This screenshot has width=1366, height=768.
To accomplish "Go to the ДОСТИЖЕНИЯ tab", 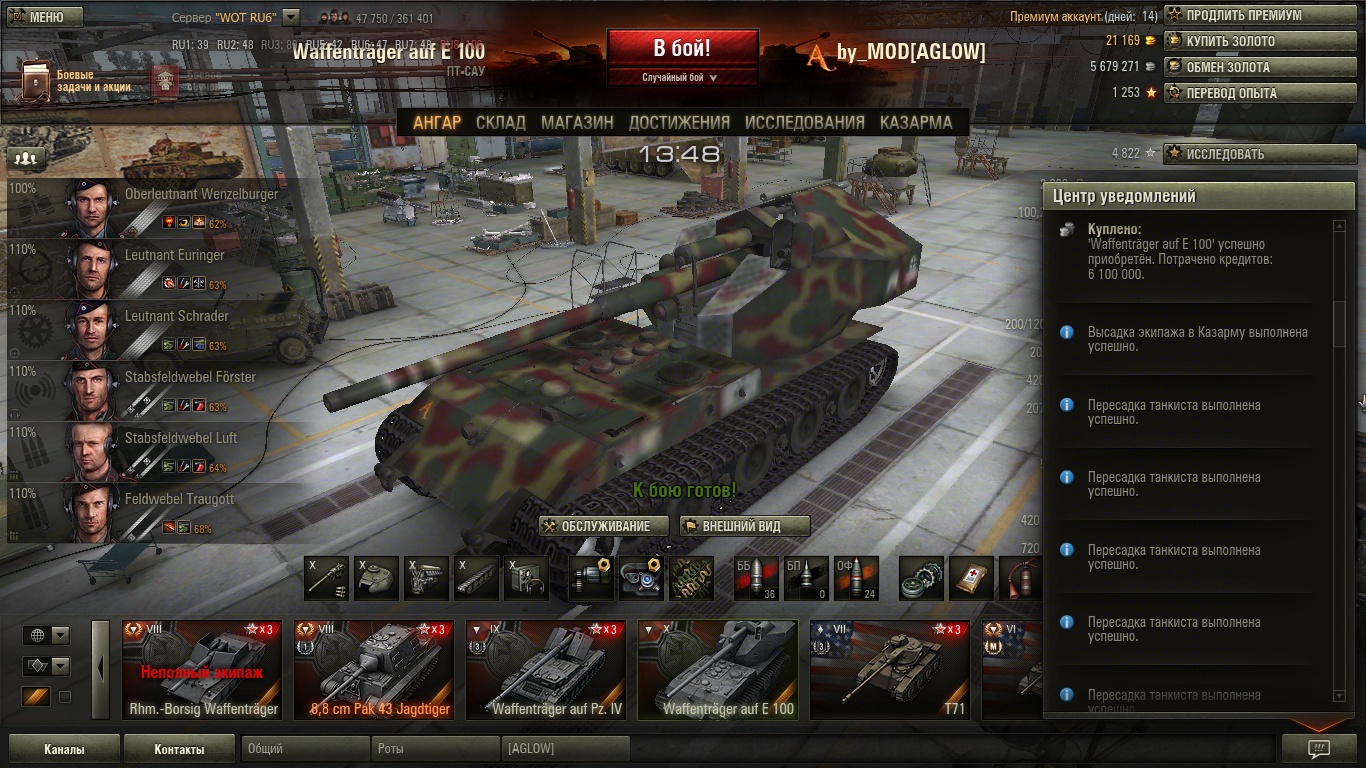I will (x=679, y=122).
